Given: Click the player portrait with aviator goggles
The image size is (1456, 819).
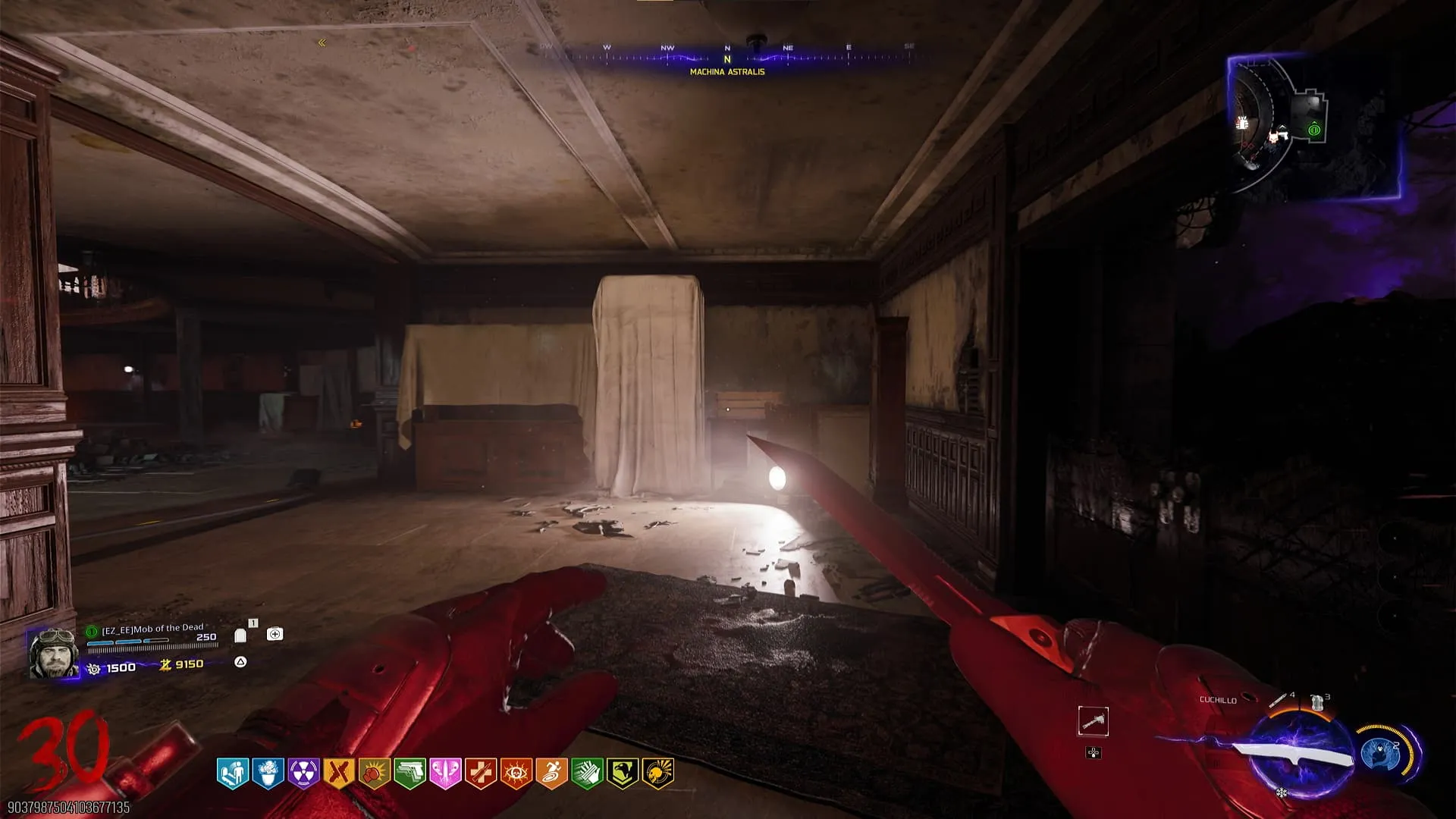Looking at the screenshot, I should point(53,652).
